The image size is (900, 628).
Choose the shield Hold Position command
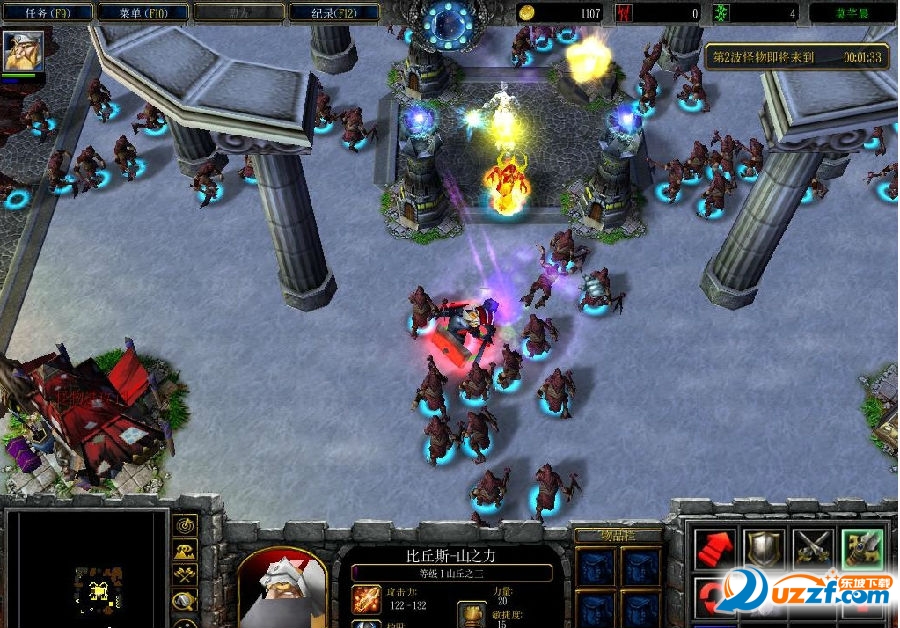(765, 549)
